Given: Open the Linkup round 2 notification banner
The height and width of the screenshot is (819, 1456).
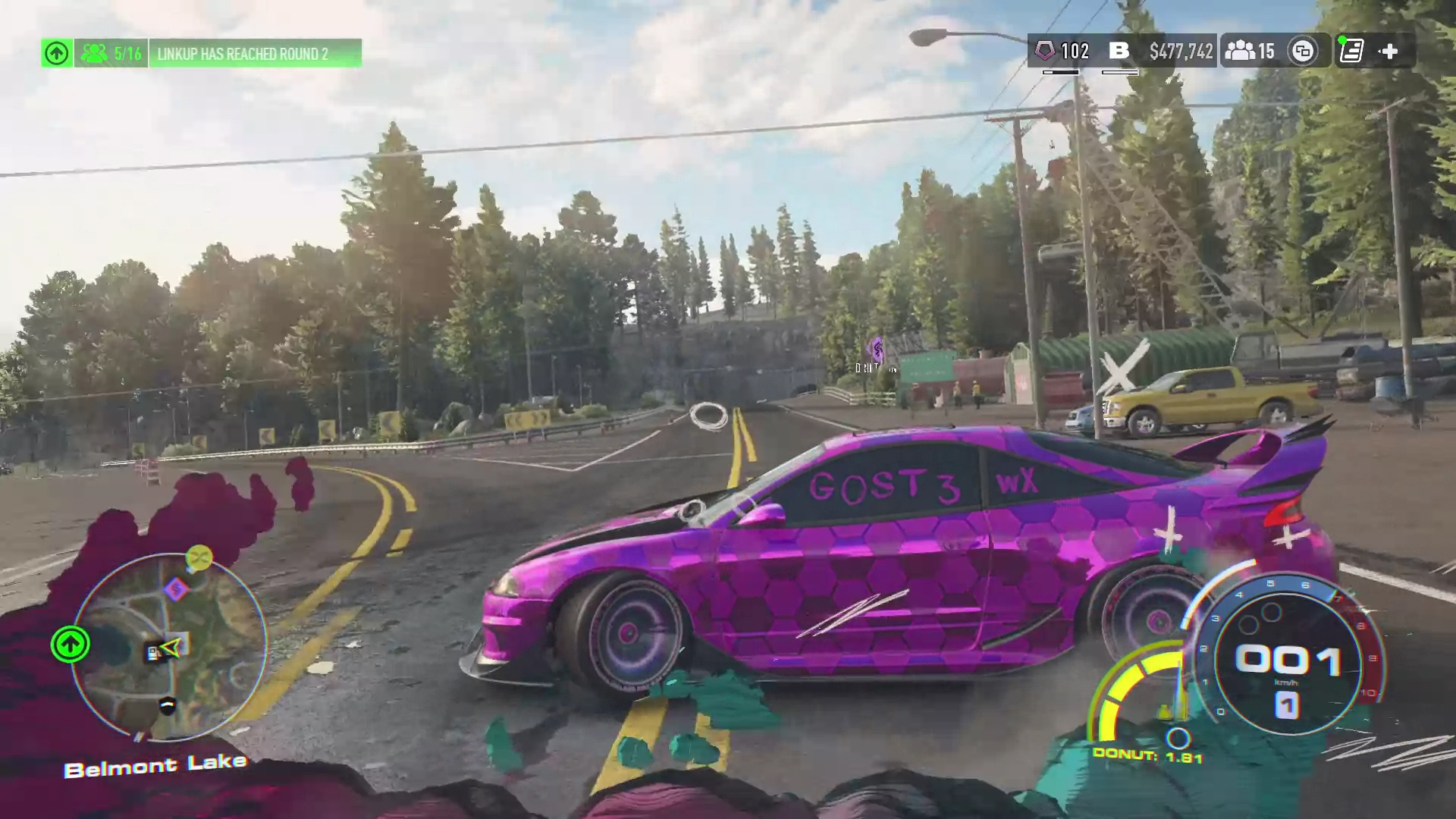Looking at the screenshot, I should tap(255, 54).
